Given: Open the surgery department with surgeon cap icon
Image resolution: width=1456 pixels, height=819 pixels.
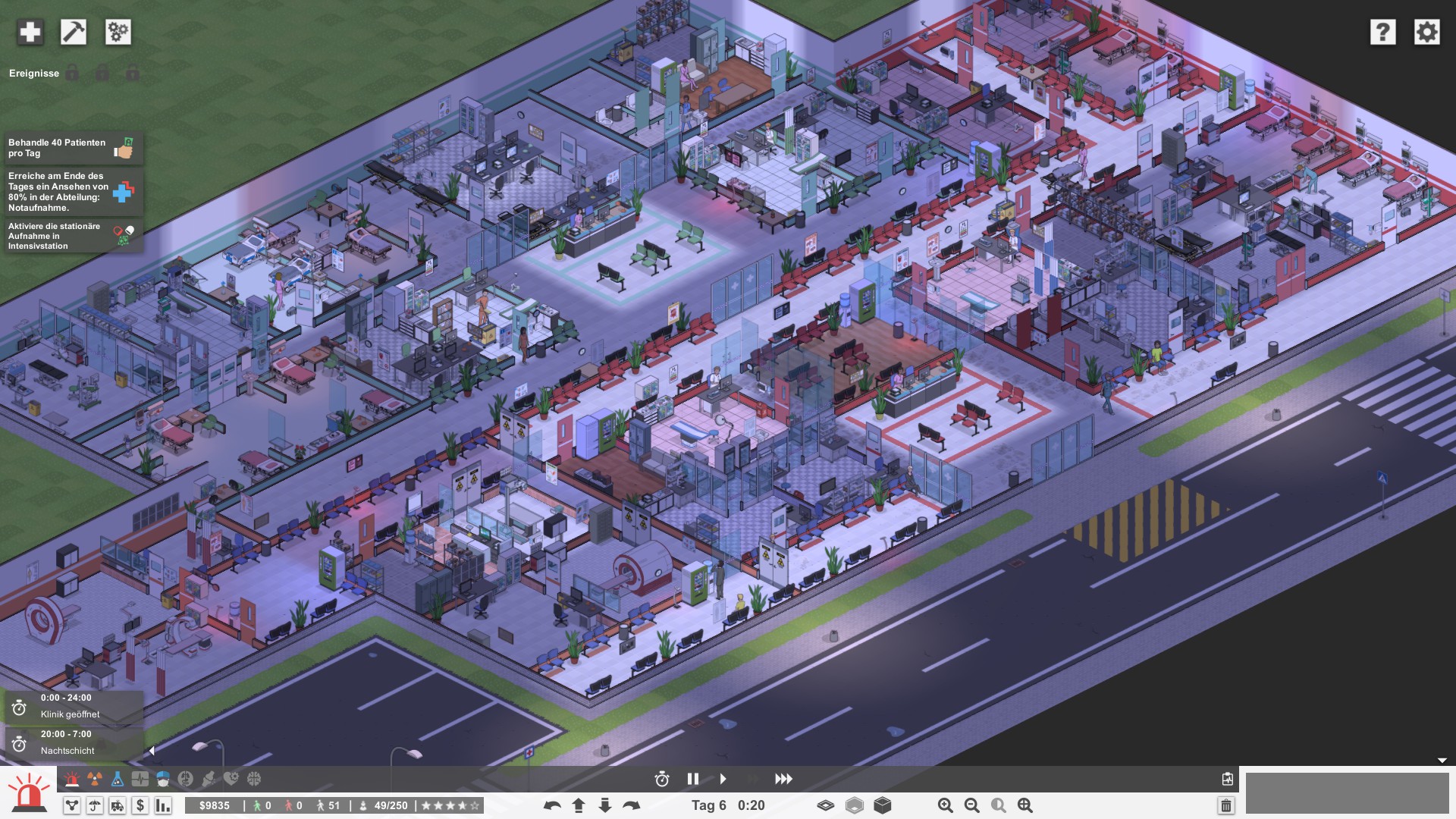Looking at the screenshot, I should coord(163,778).
